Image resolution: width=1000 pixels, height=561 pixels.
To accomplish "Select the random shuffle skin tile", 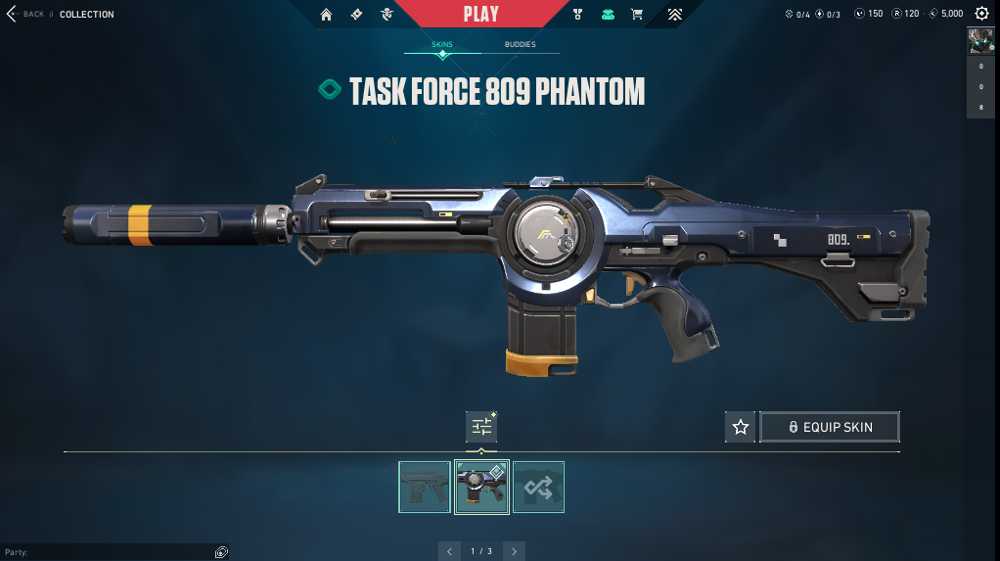I will tap(539, 487).
